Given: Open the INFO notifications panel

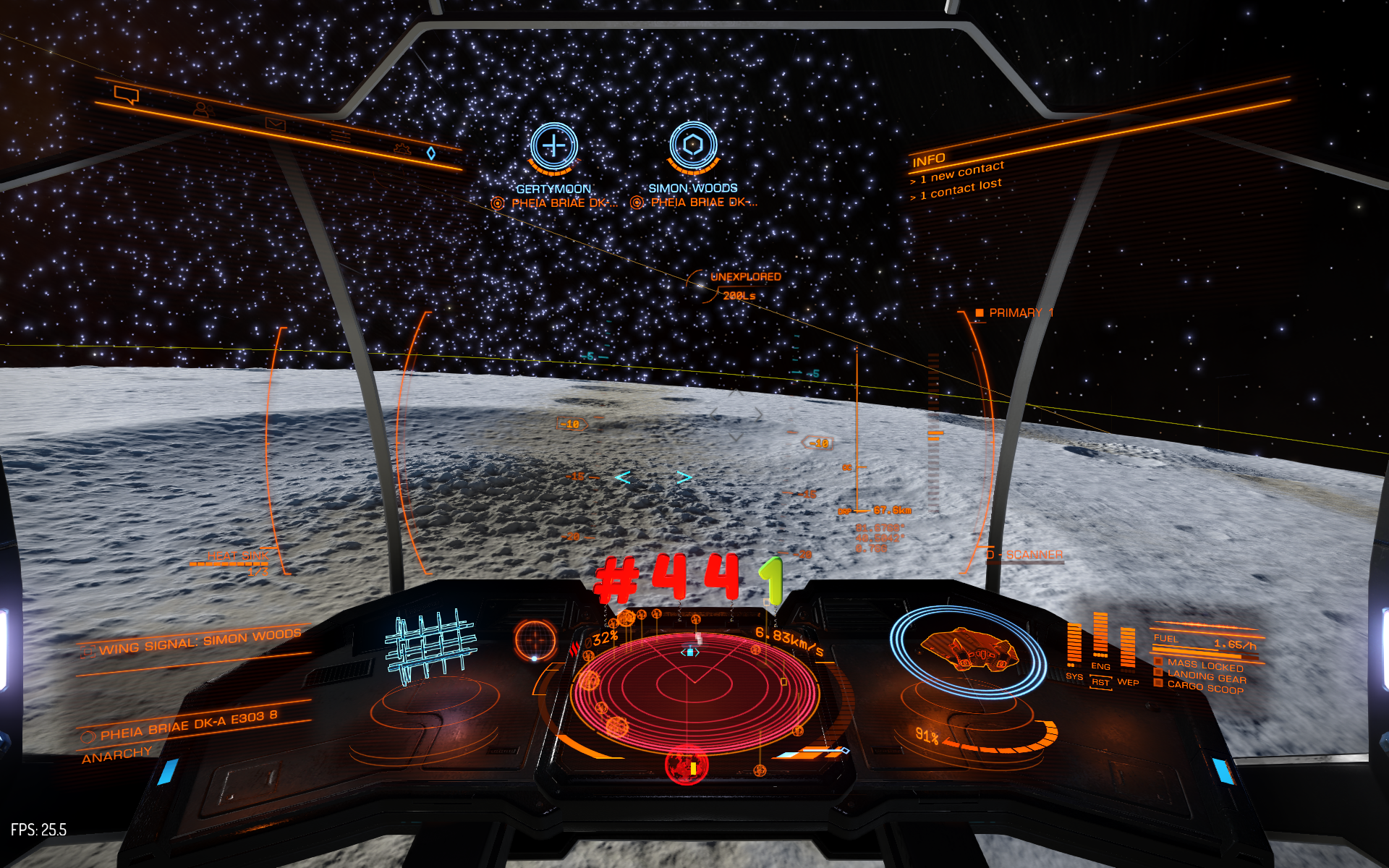Looking at the screenshot, I should pos(928,160).
